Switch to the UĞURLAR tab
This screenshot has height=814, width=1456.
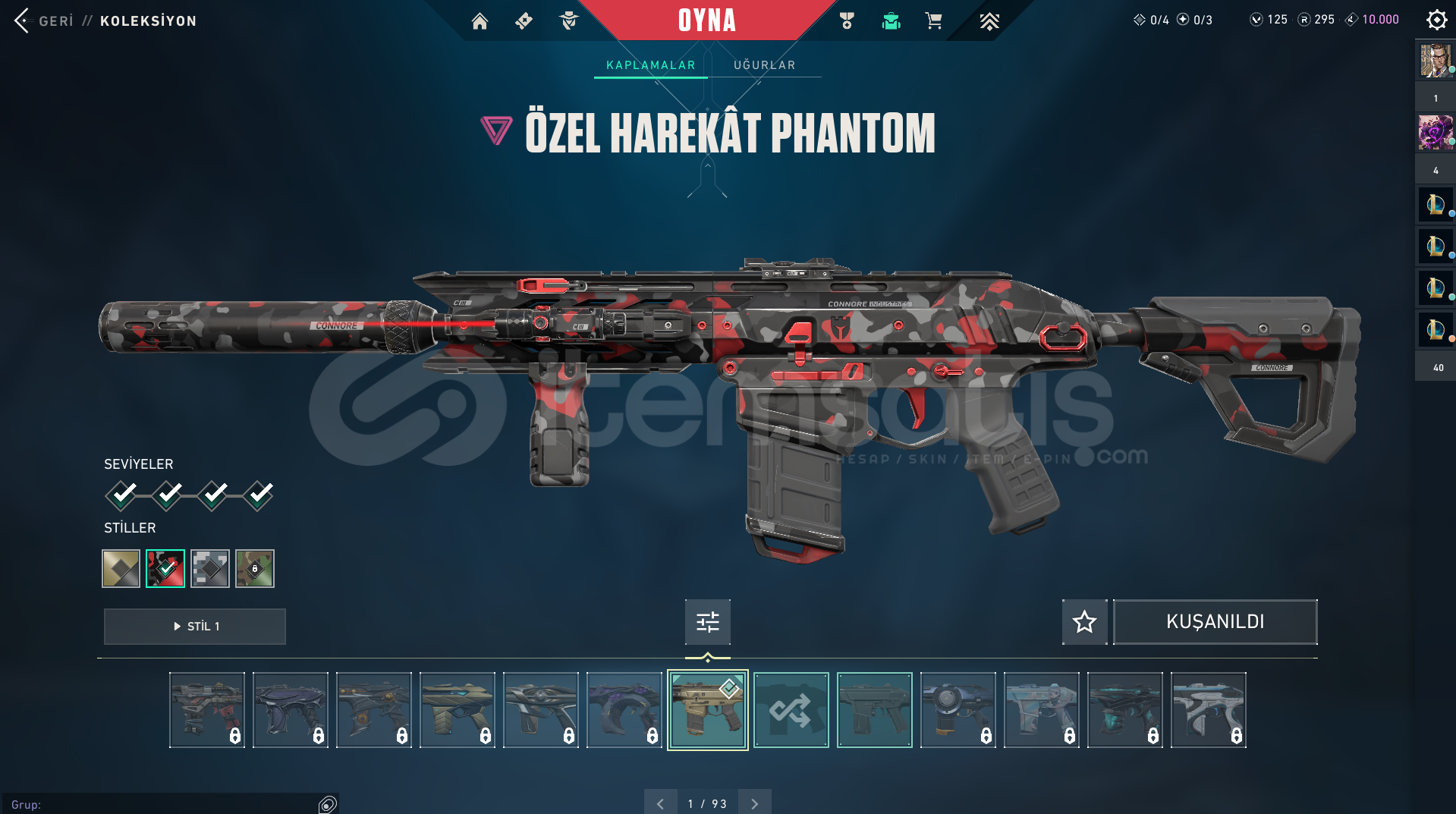click(764, 64)
